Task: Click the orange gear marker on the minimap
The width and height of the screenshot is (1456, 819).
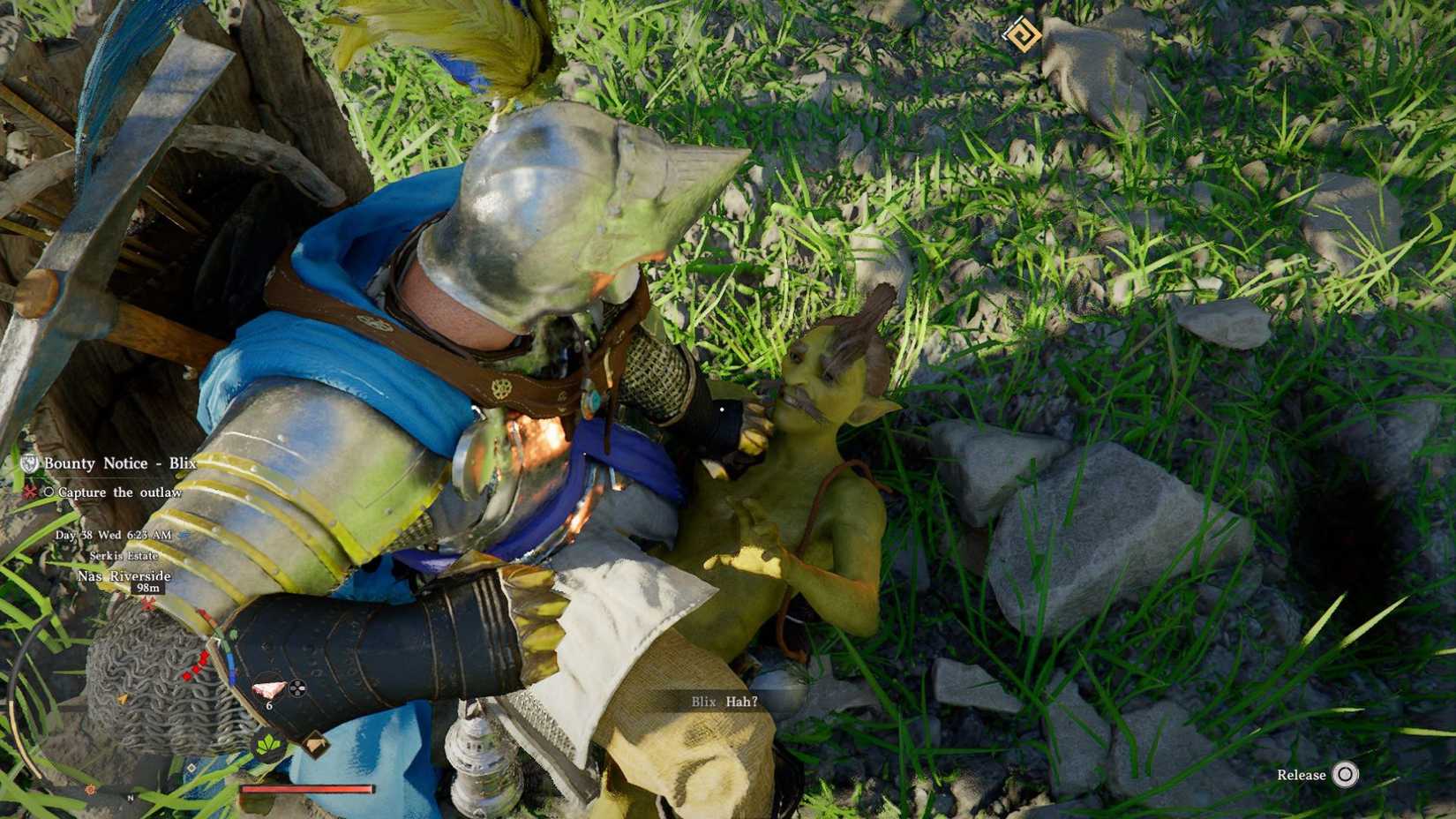Action: [x=89, y=788]
